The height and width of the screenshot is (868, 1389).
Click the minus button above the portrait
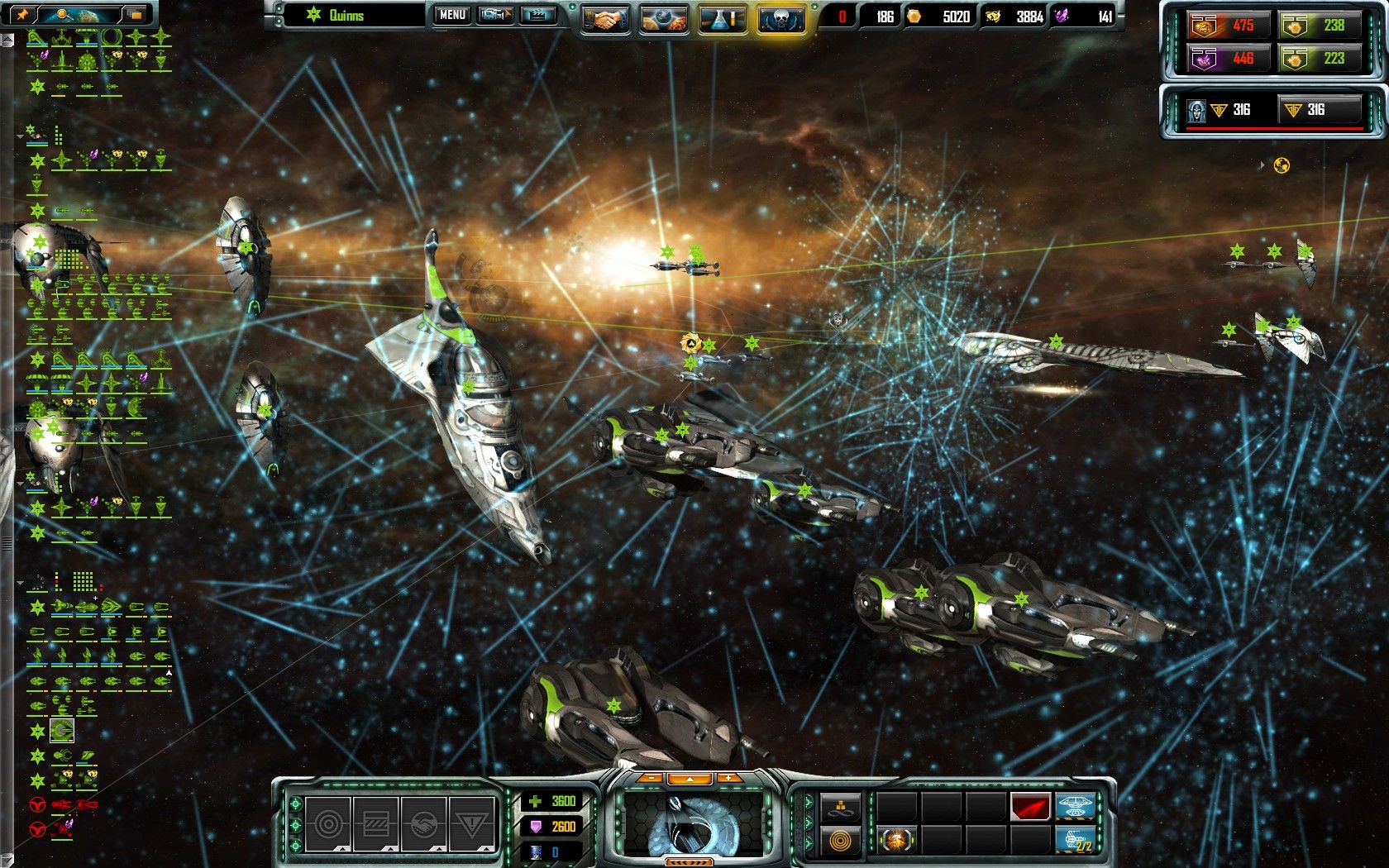(x=652, y=778)
